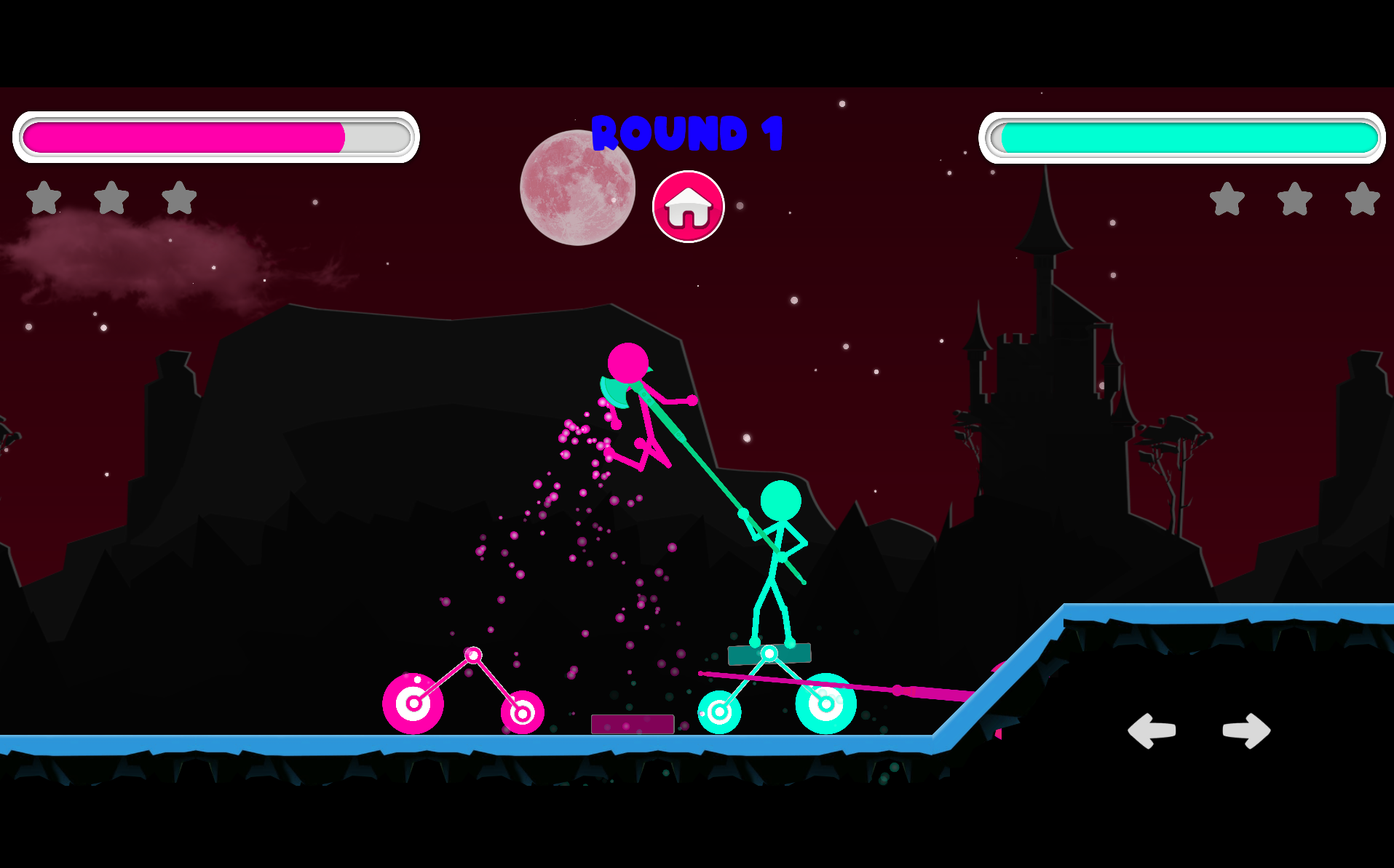Screen dimensions: 1394x868
Task: Tap the right arrow movement control
Action: click(1246, 730)
